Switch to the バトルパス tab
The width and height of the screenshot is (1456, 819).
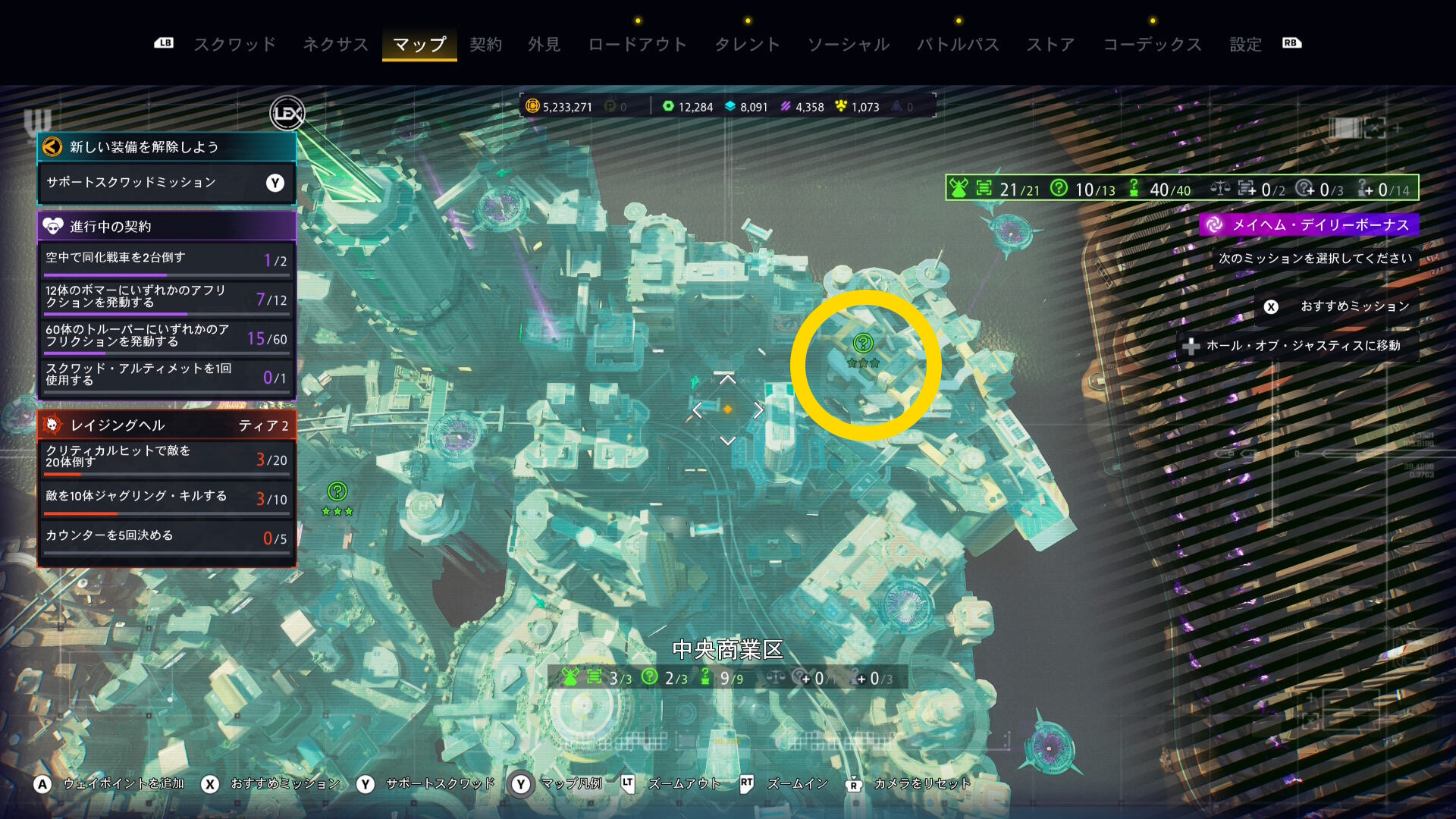958,44
